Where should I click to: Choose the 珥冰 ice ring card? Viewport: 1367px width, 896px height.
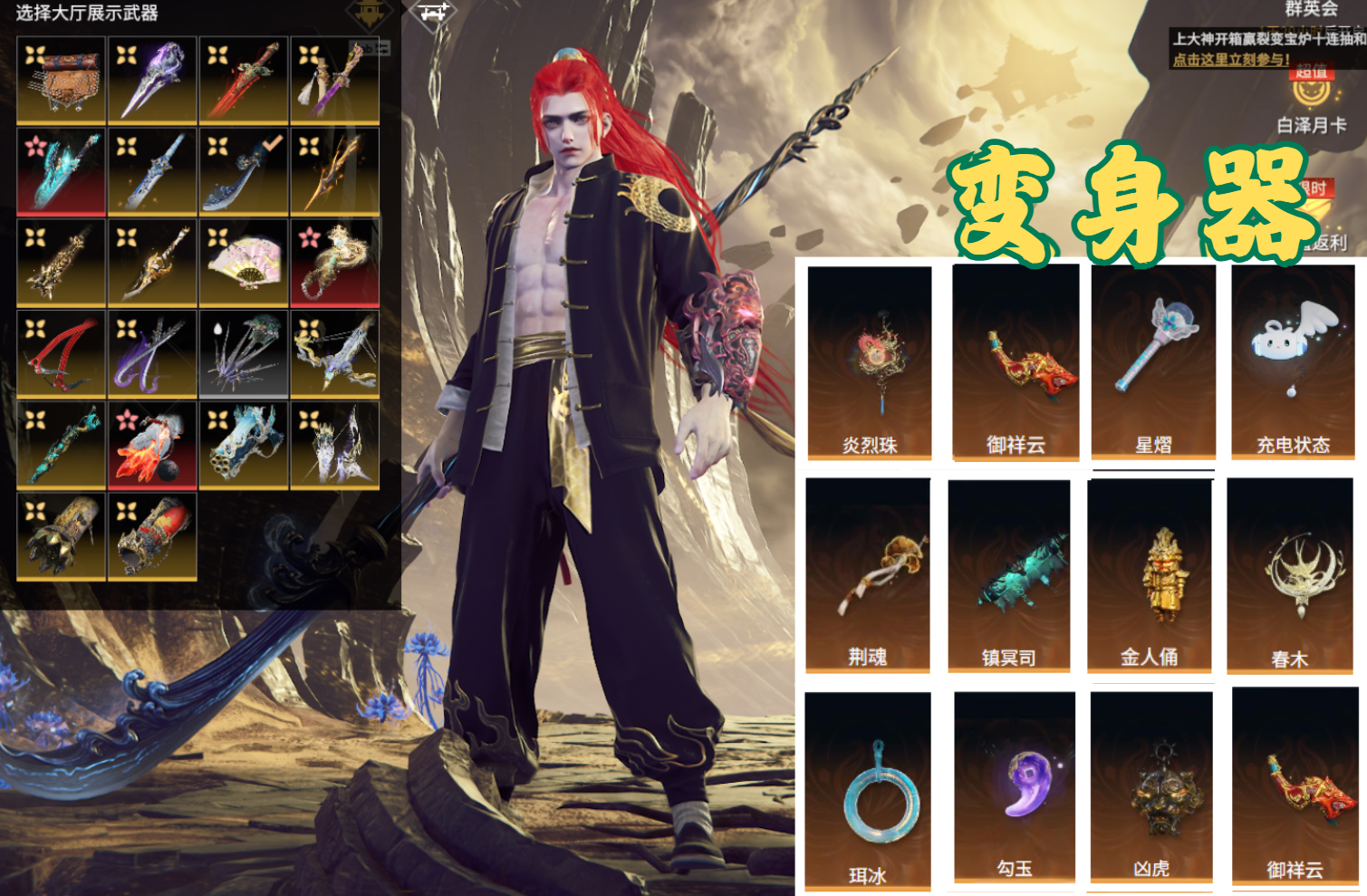tap(868, 790)
